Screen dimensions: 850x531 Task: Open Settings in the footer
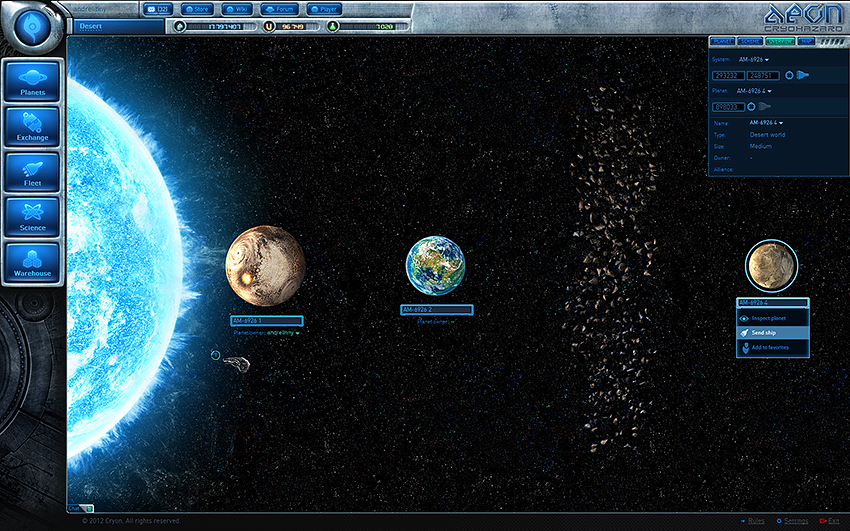795,521
